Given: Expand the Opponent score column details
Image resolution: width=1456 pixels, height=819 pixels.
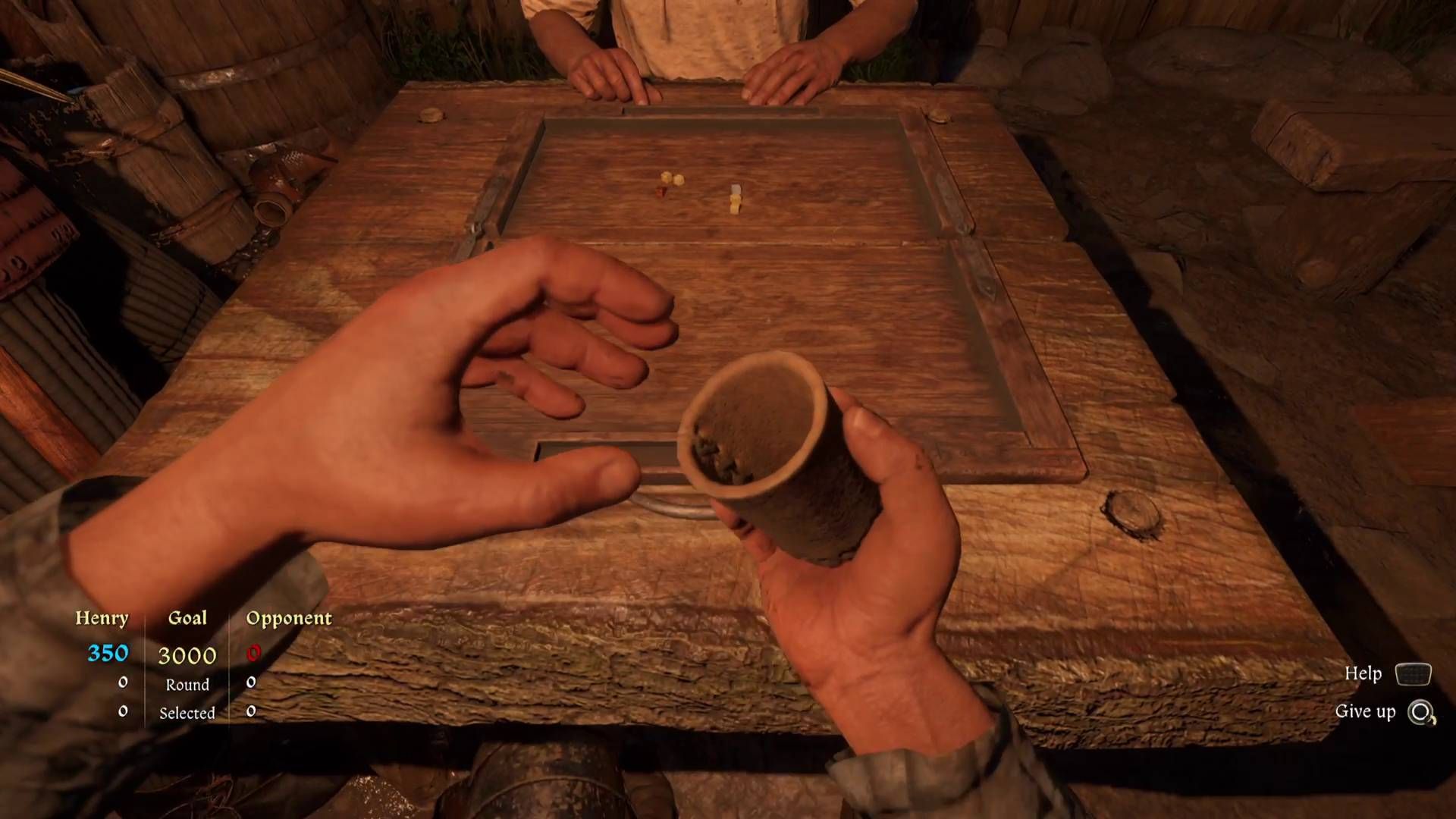Looking at the screenshot, I should [x=289, y=618].
